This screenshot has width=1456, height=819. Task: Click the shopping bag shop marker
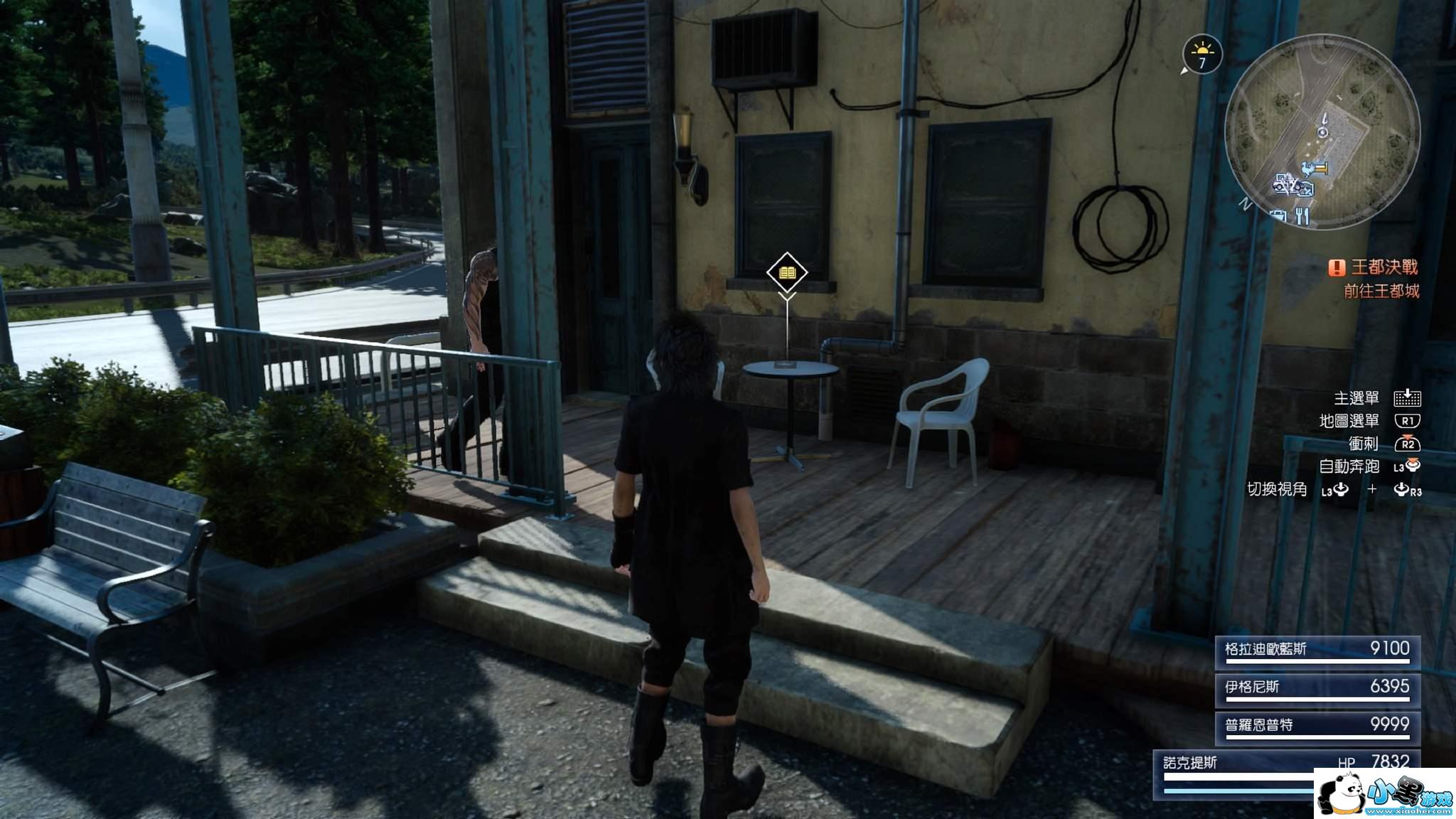point(1280,215)
